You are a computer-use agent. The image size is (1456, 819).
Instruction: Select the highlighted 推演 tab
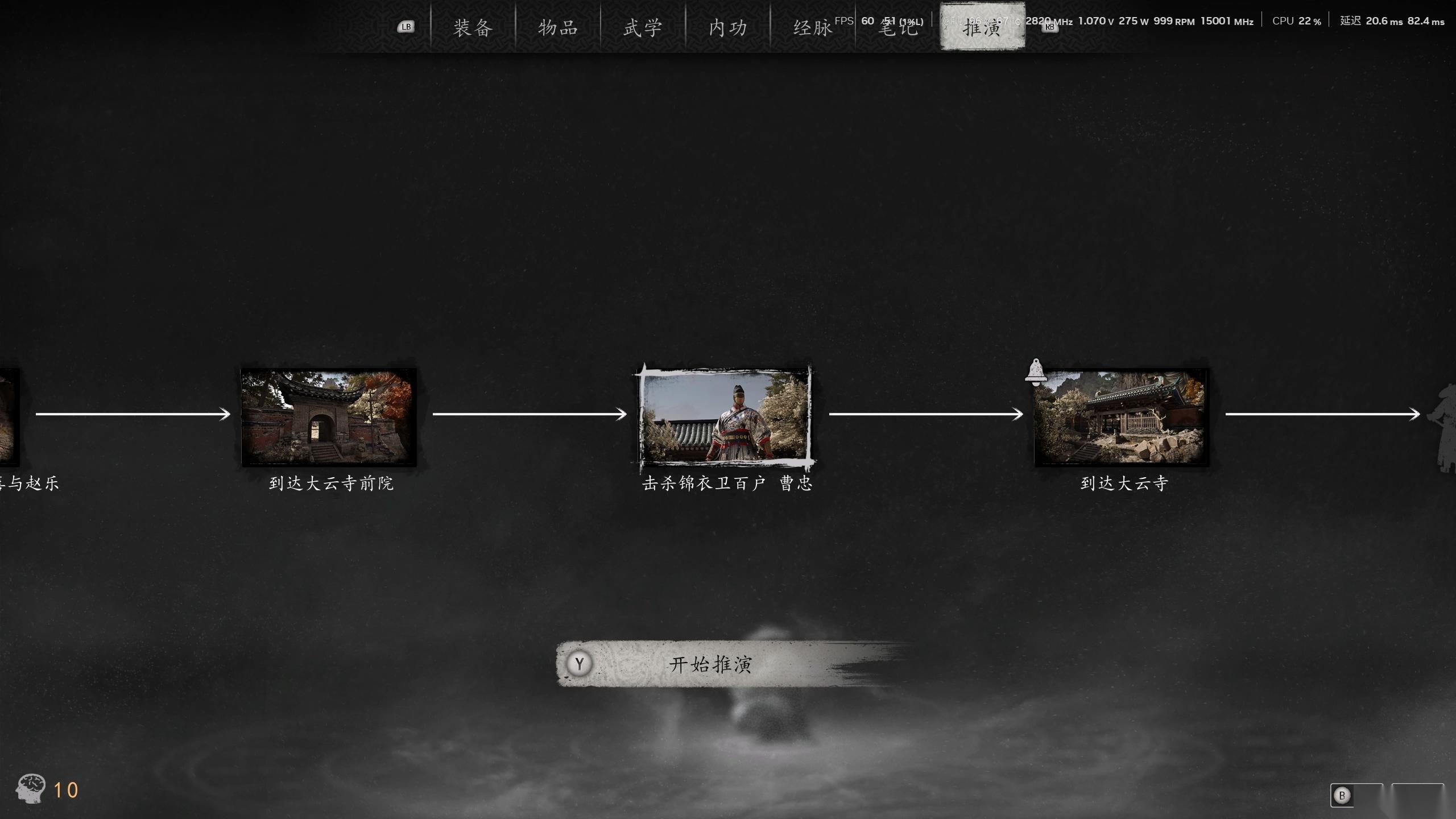[x=982, y=27]
